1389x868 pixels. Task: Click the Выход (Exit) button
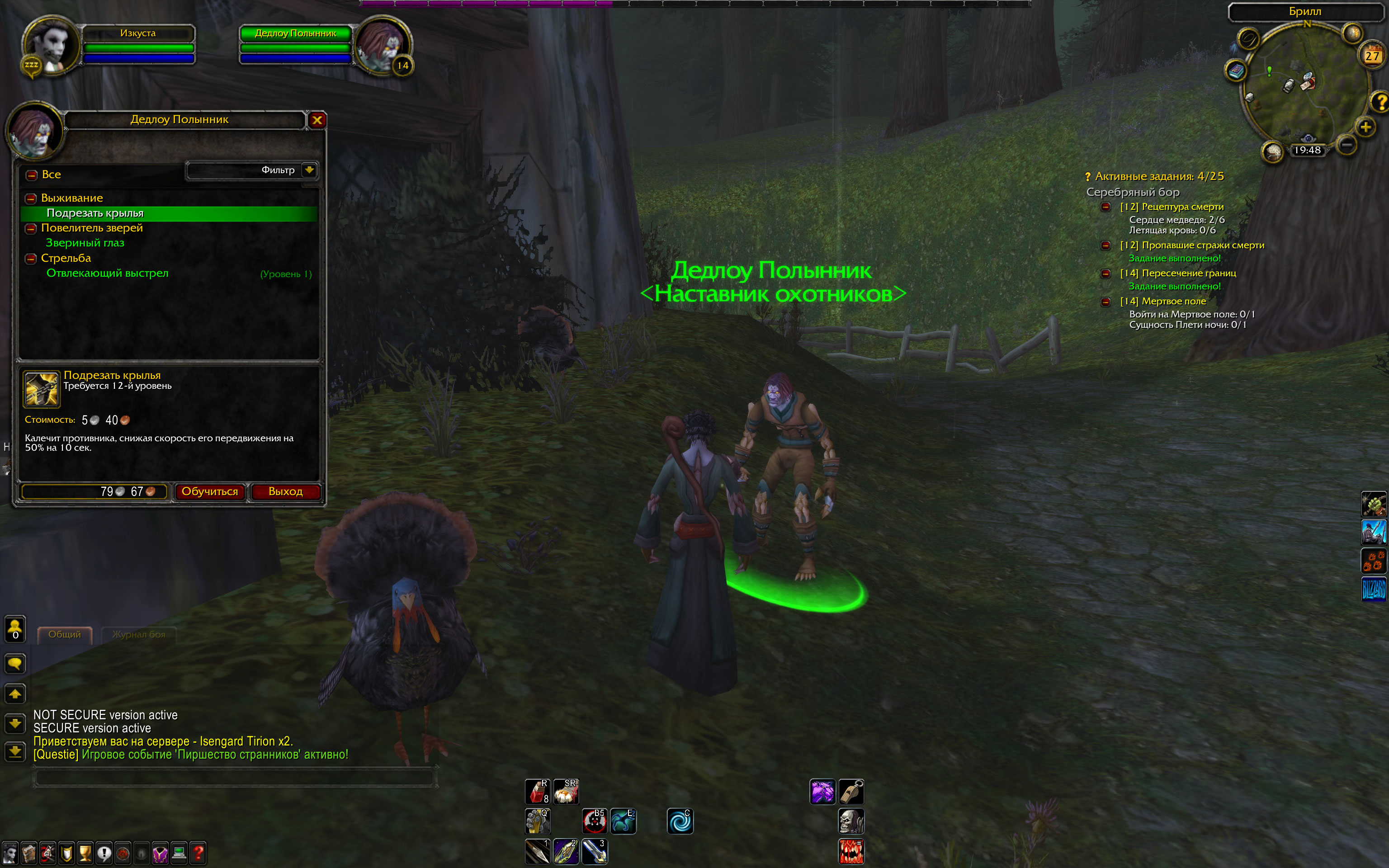click(285, 491)
